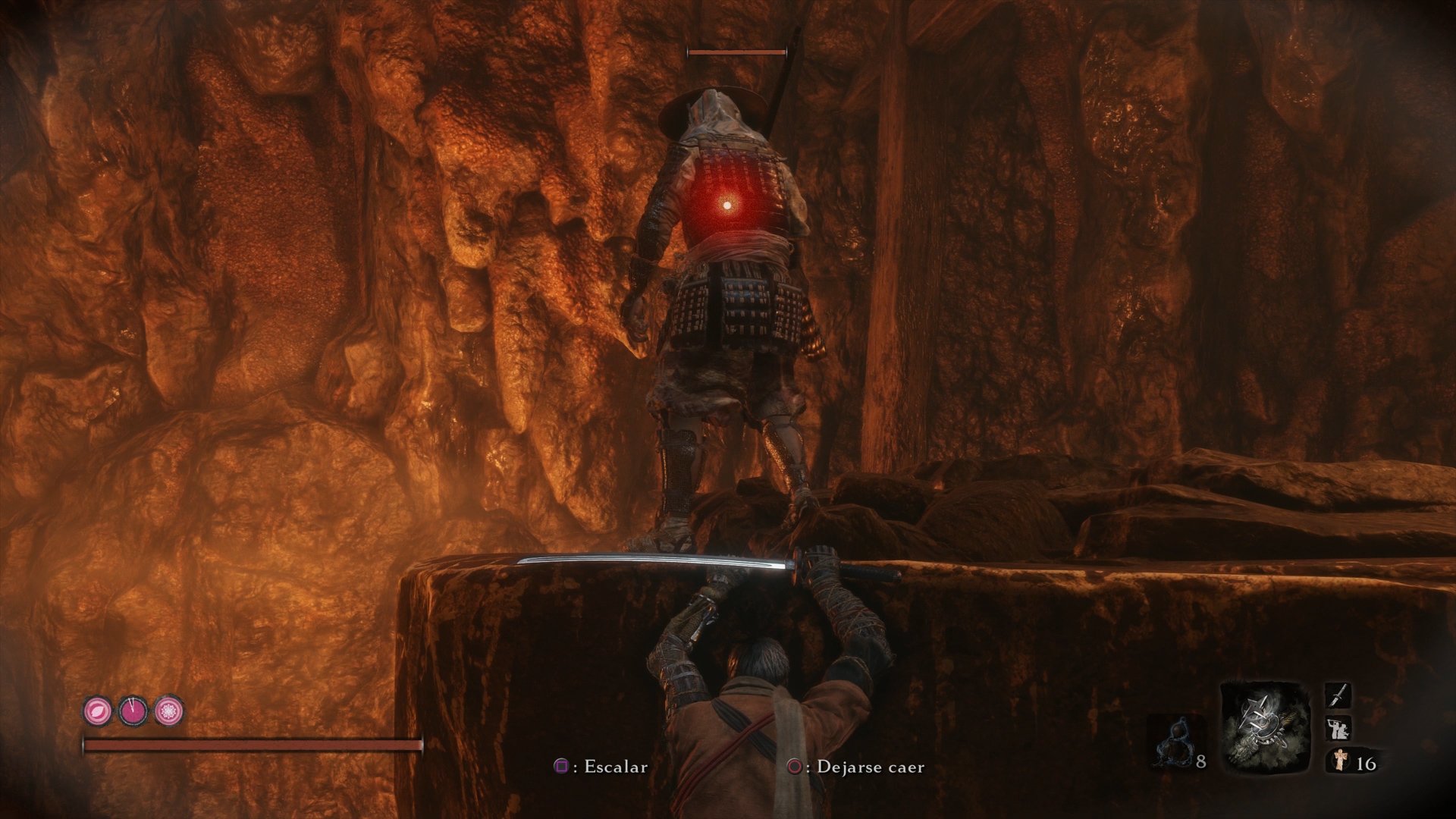Viewport: 1456px width, 819px height.
Task: Click the enemy health bar at top
Action: coord(734,52)
